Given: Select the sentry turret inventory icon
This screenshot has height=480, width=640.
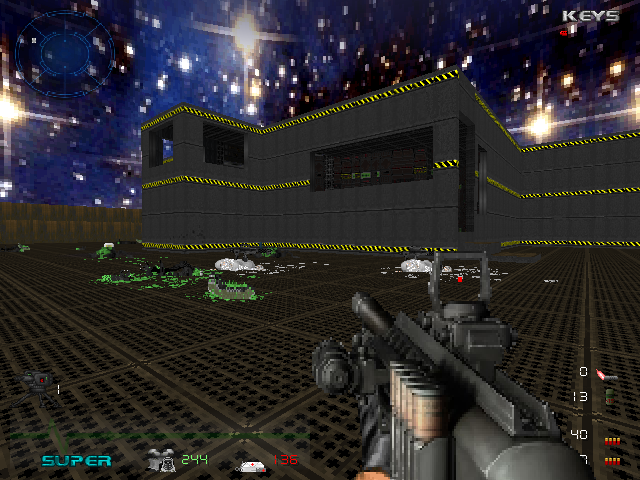Looking at the screenshot, I should point(36,383).
